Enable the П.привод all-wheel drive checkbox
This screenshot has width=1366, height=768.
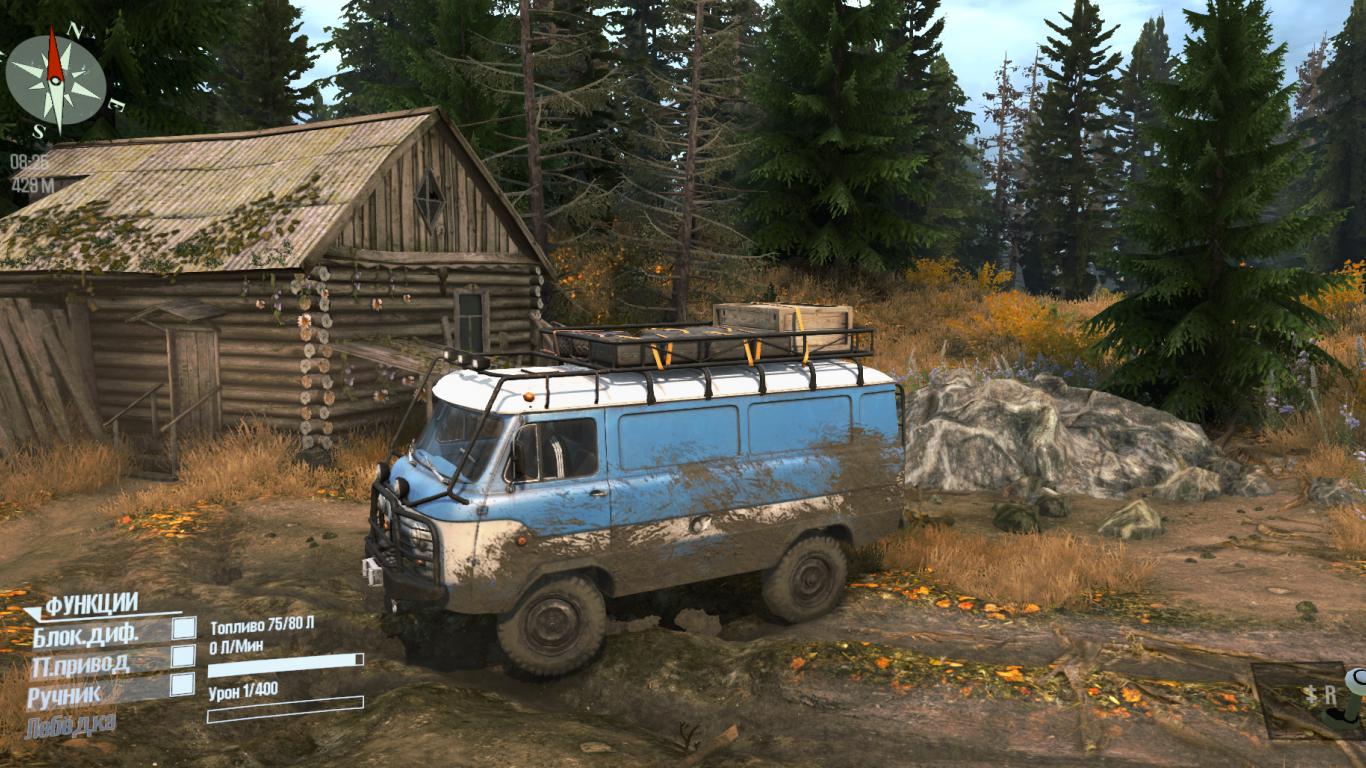coord(183,656)
